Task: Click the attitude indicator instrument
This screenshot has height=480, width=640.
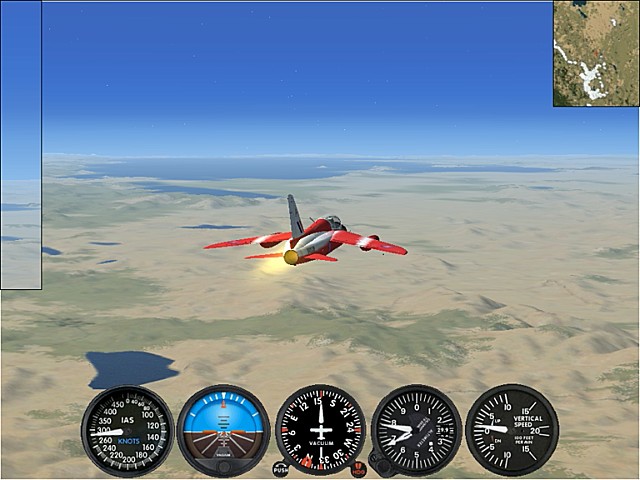Action: (x=223, y=430)
